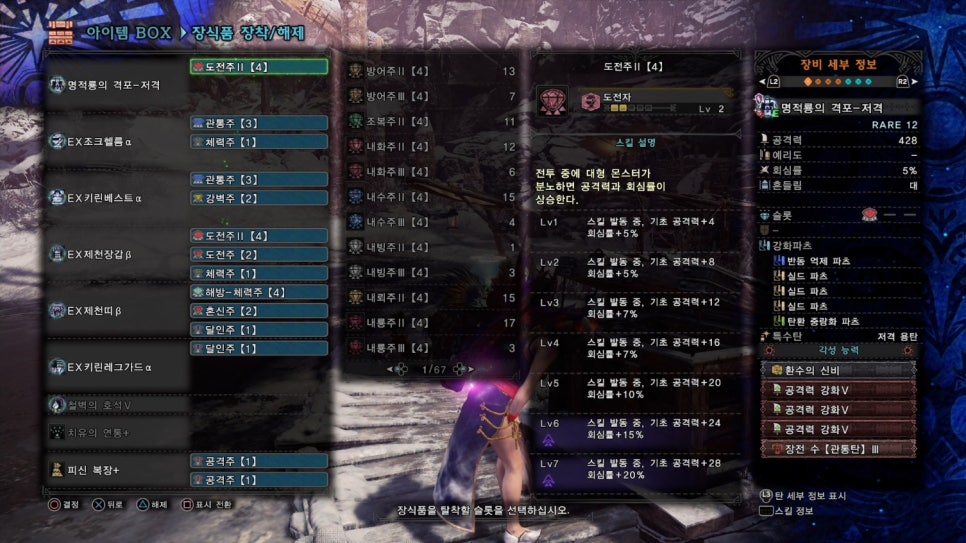The height and width of the screenshot is (543, 966).
Task: Choose the 피신 복장+ mantle entry
Action: click(x=115, y=469)
